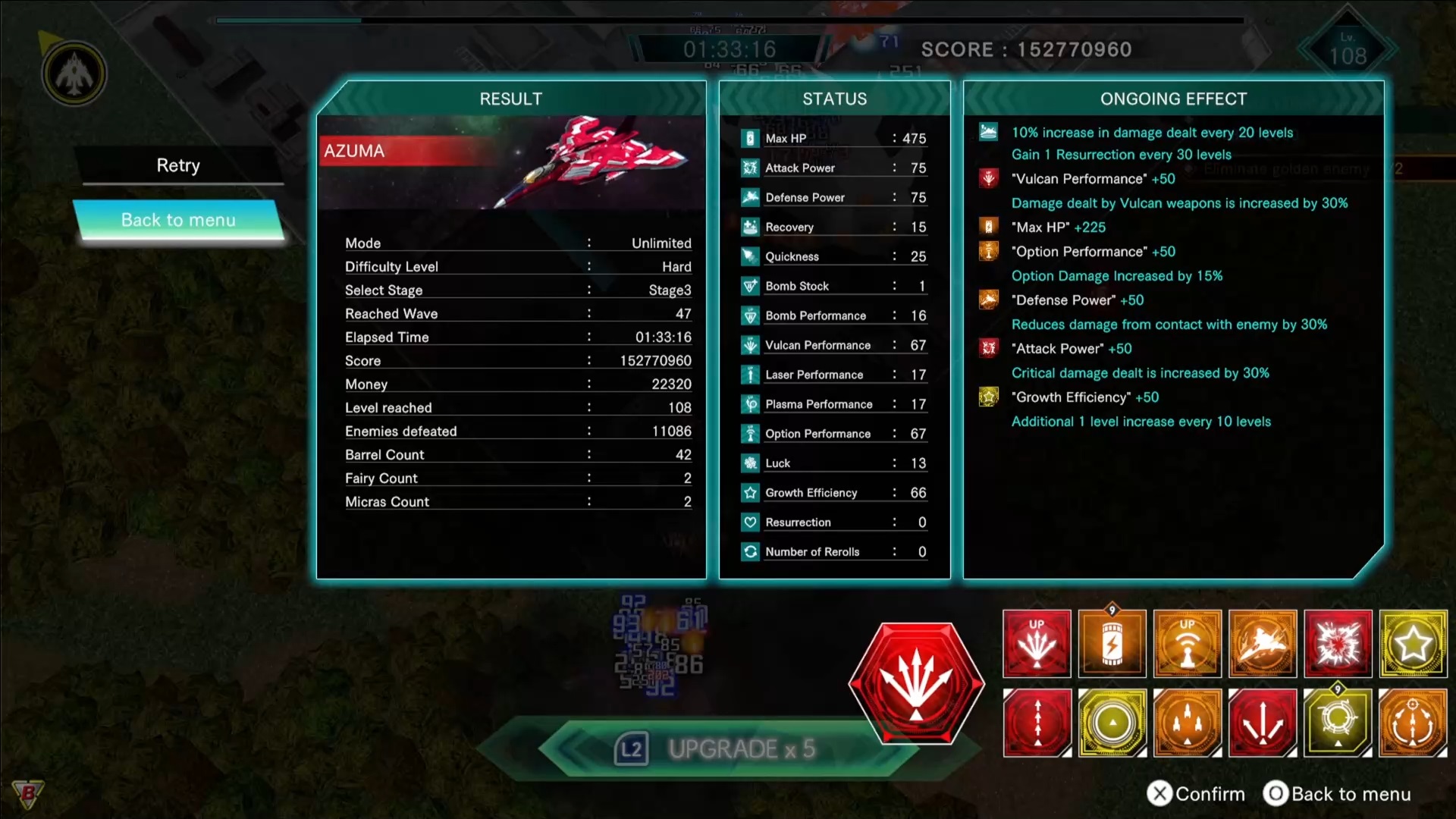This screenshot has height=819, width=1456.
Task: Choose the orange jet fighter skill icon
Action: (1263, 644)
